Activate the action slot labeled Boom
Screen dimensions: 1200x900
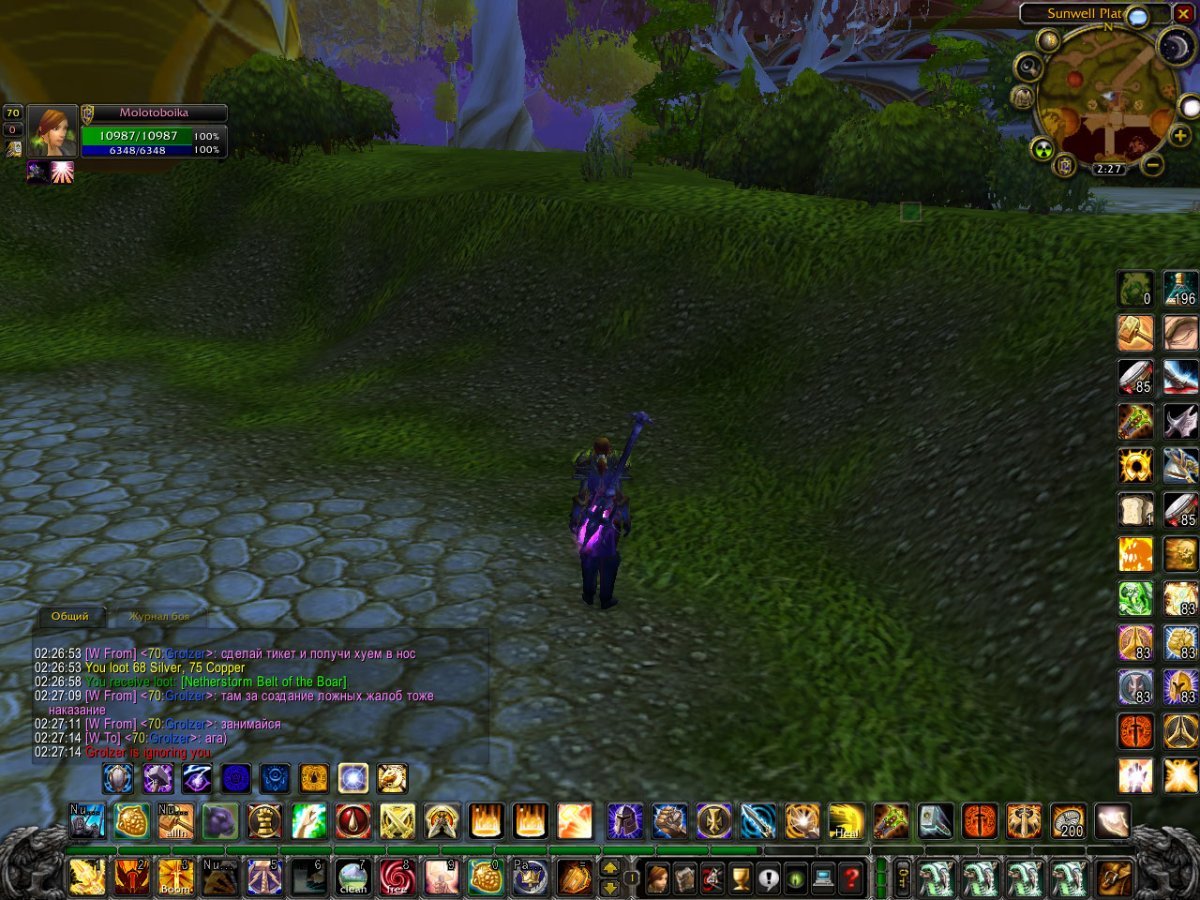[x=175, y=877]
